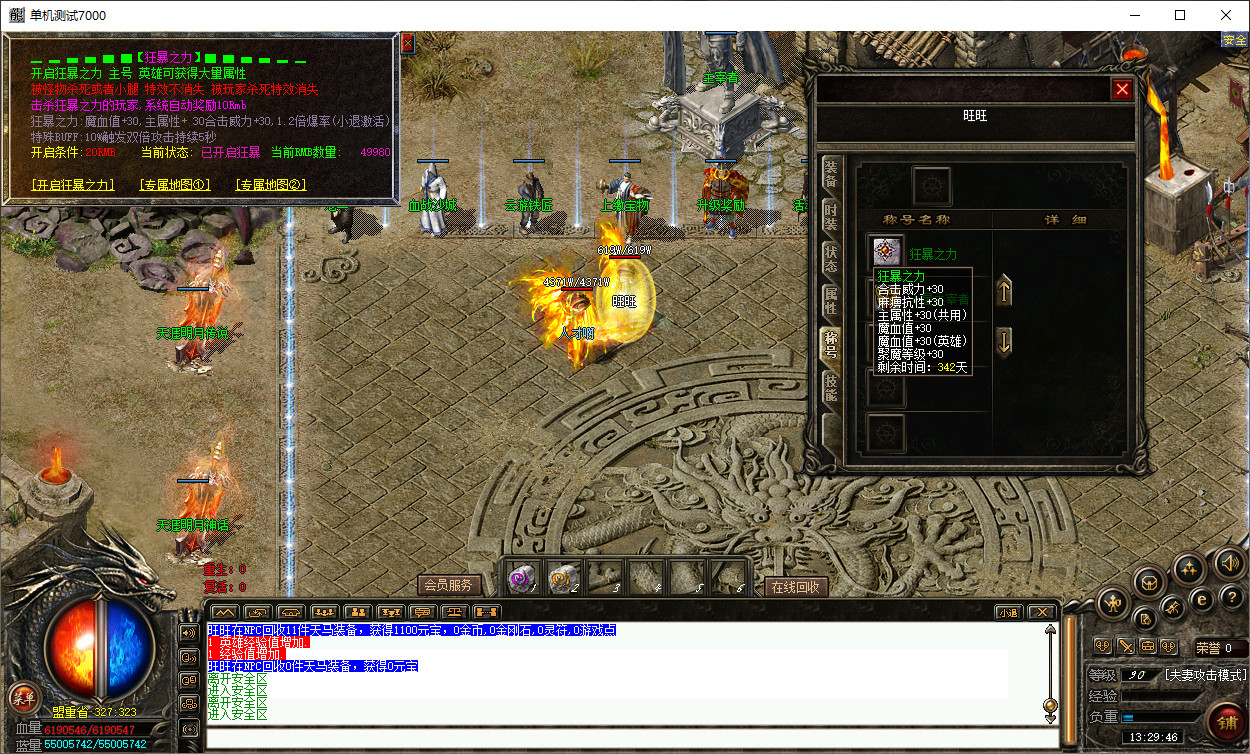Select the 属性 attributes tab
Image resolution: width=1250 pixels, height=754 pixels.
(830, 302)
